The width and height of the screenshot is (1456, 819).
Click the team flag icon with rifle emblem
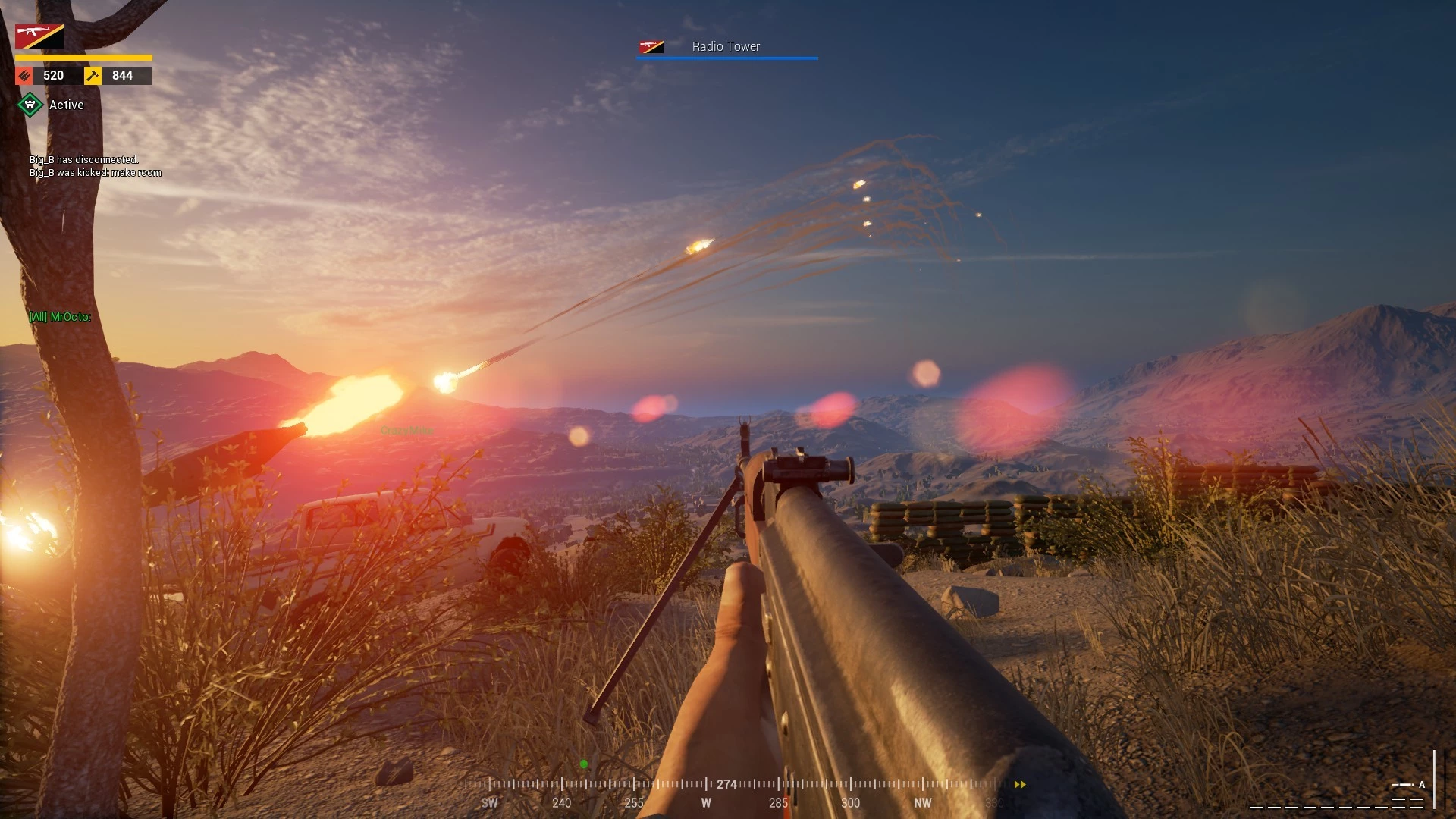(x=39, y=36)
